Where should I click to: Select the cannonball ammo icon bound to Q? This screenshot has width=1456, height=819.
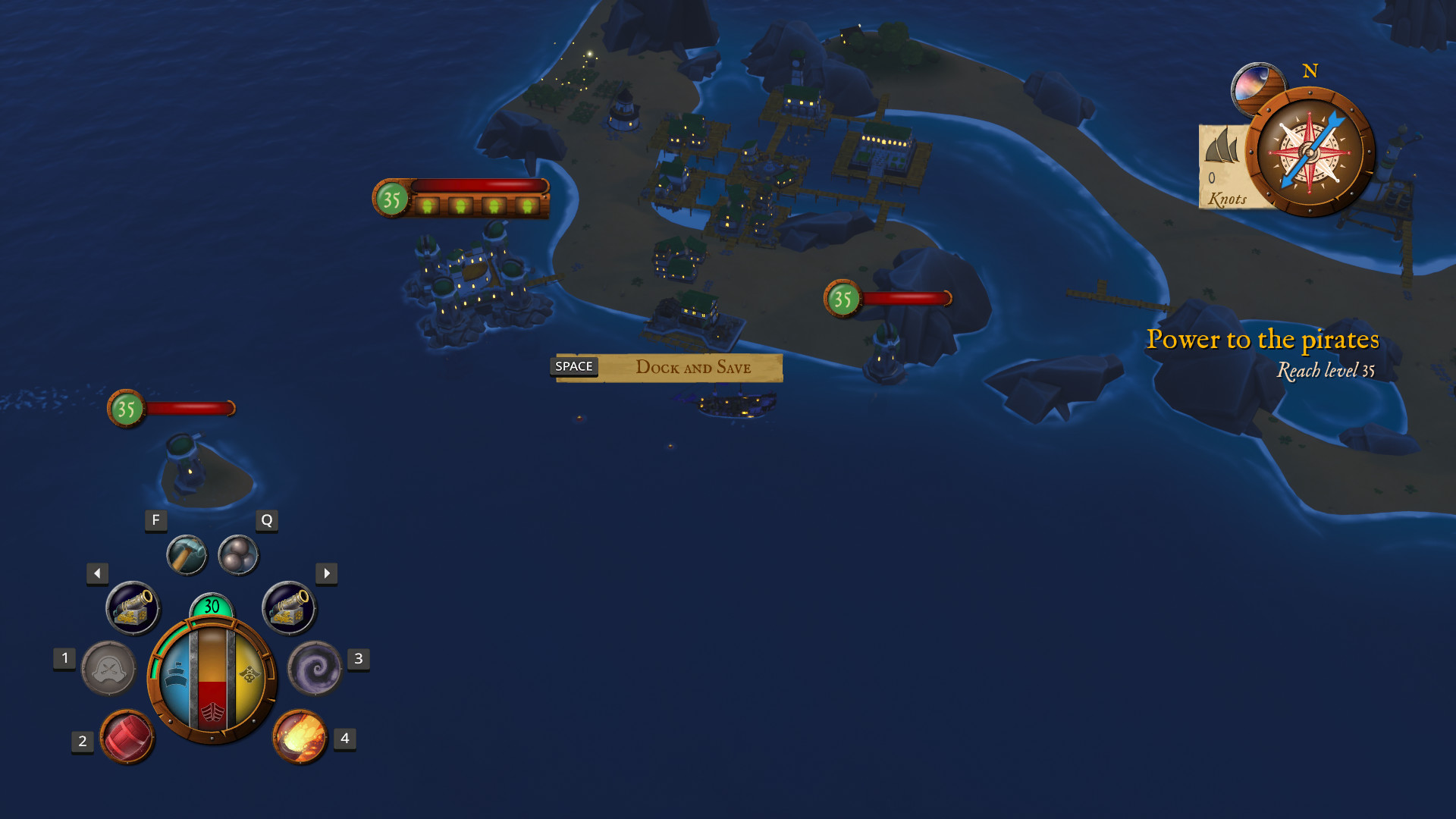(238, 553)
